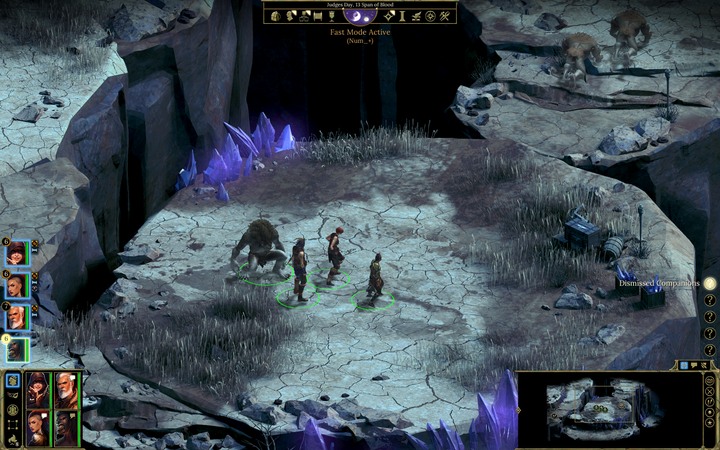Click the goblet icon in the top bar
The image size is (720, 450).
(x=330, y=16)
